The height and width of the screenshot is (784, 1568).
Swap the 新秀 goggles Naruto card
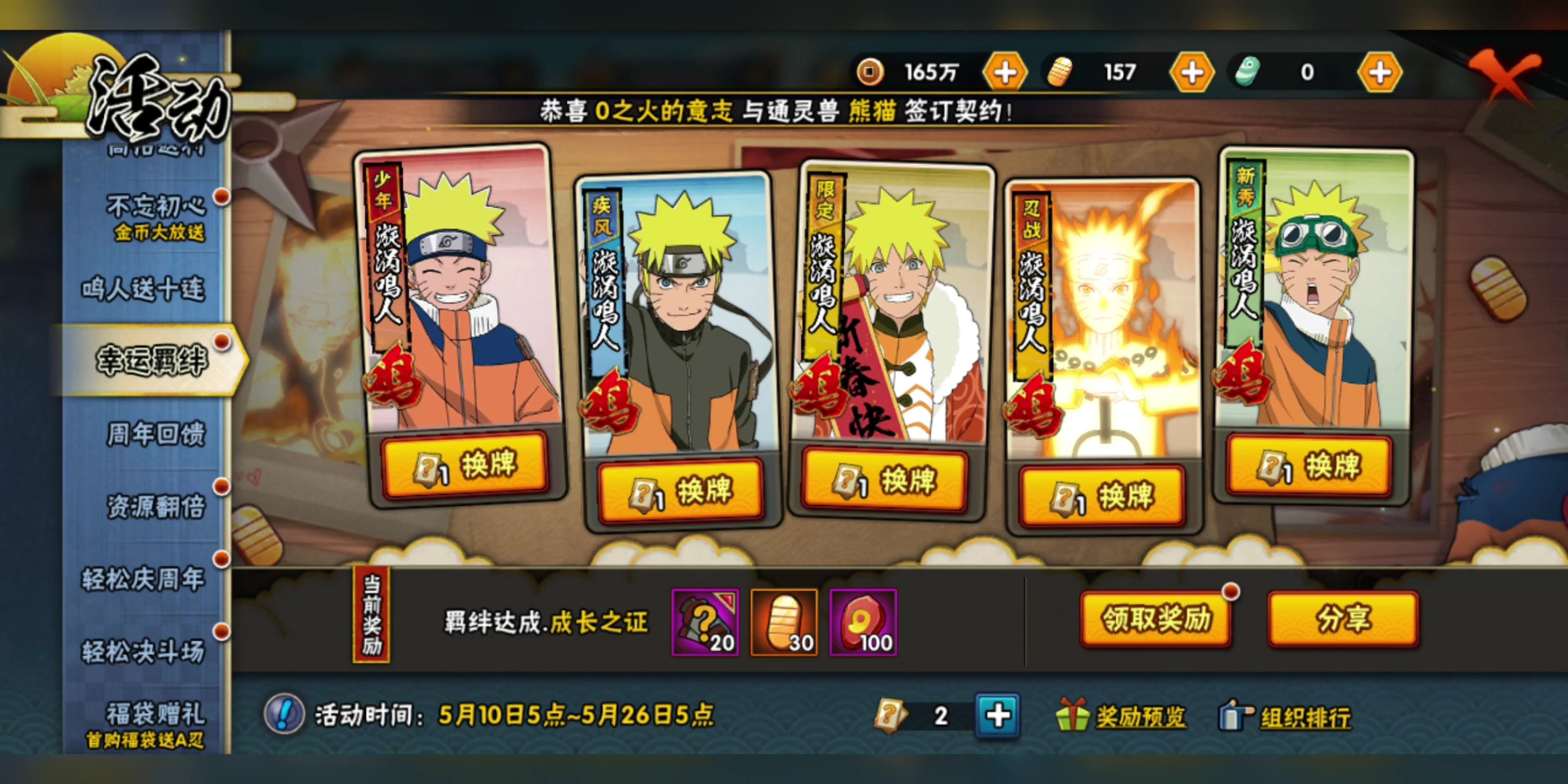tap(1309, 465)
